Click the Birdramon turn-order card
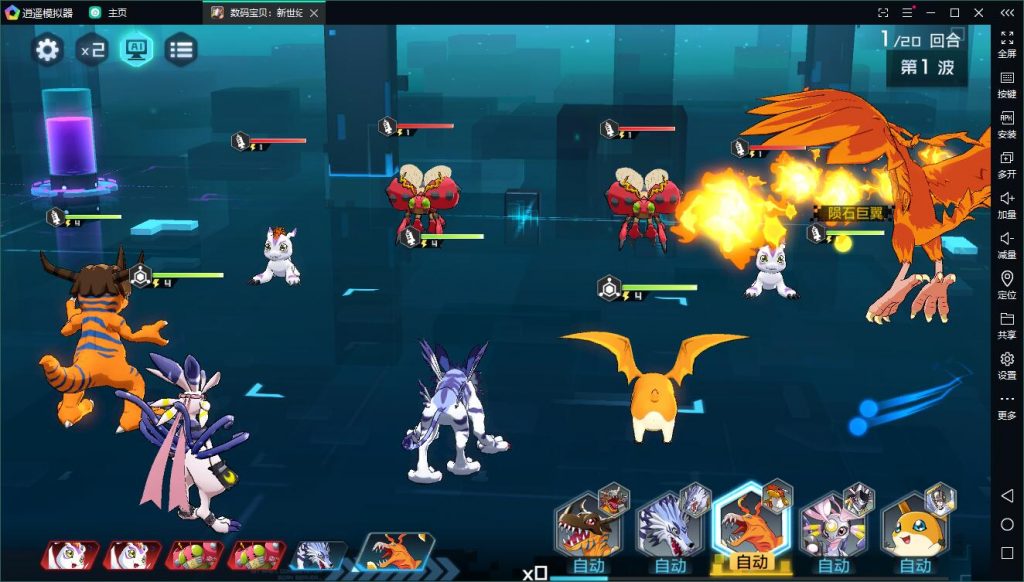1024x582 pixels. coord(394,552)
